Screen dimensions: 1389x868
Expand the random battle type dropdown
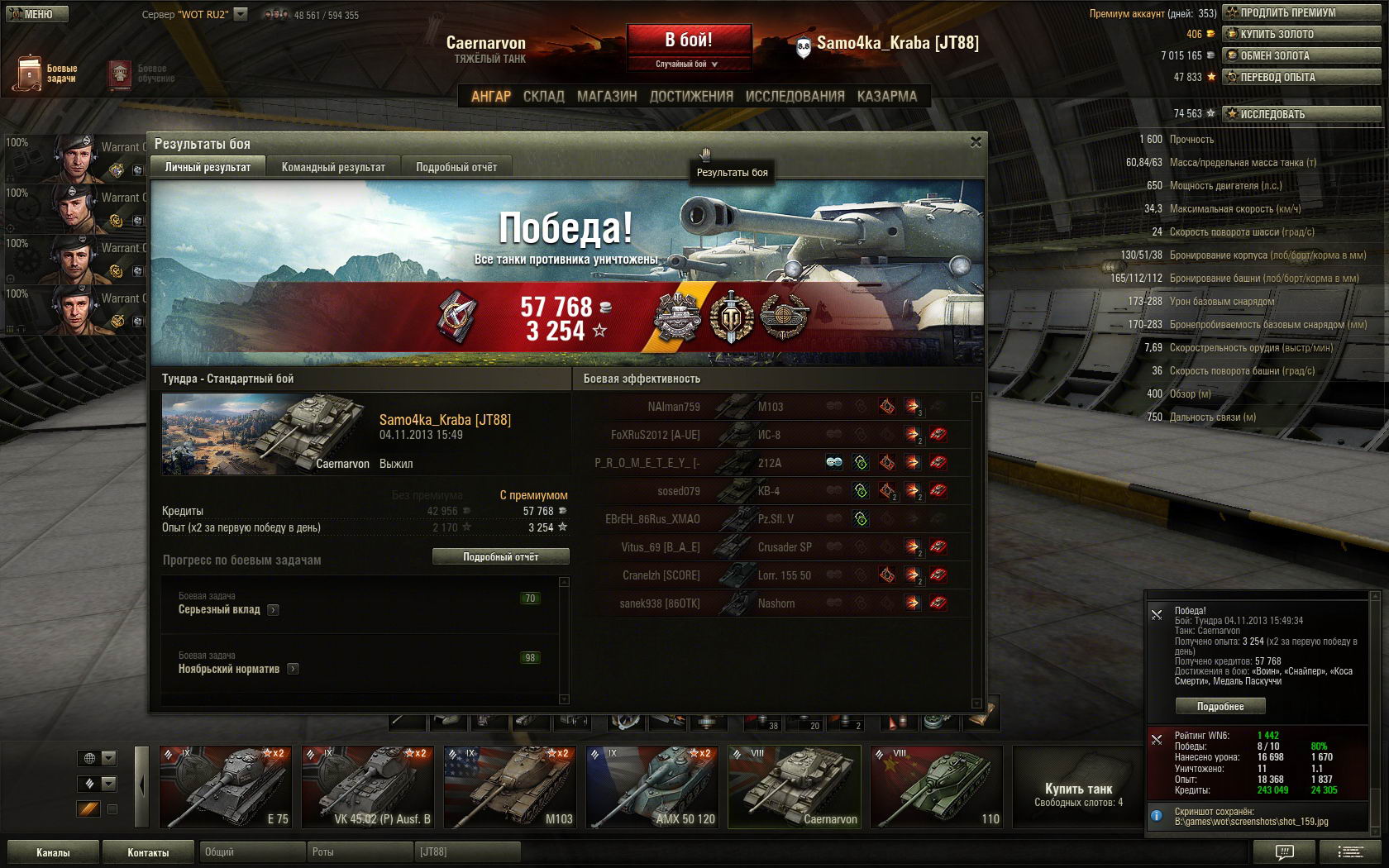(688, 64)
